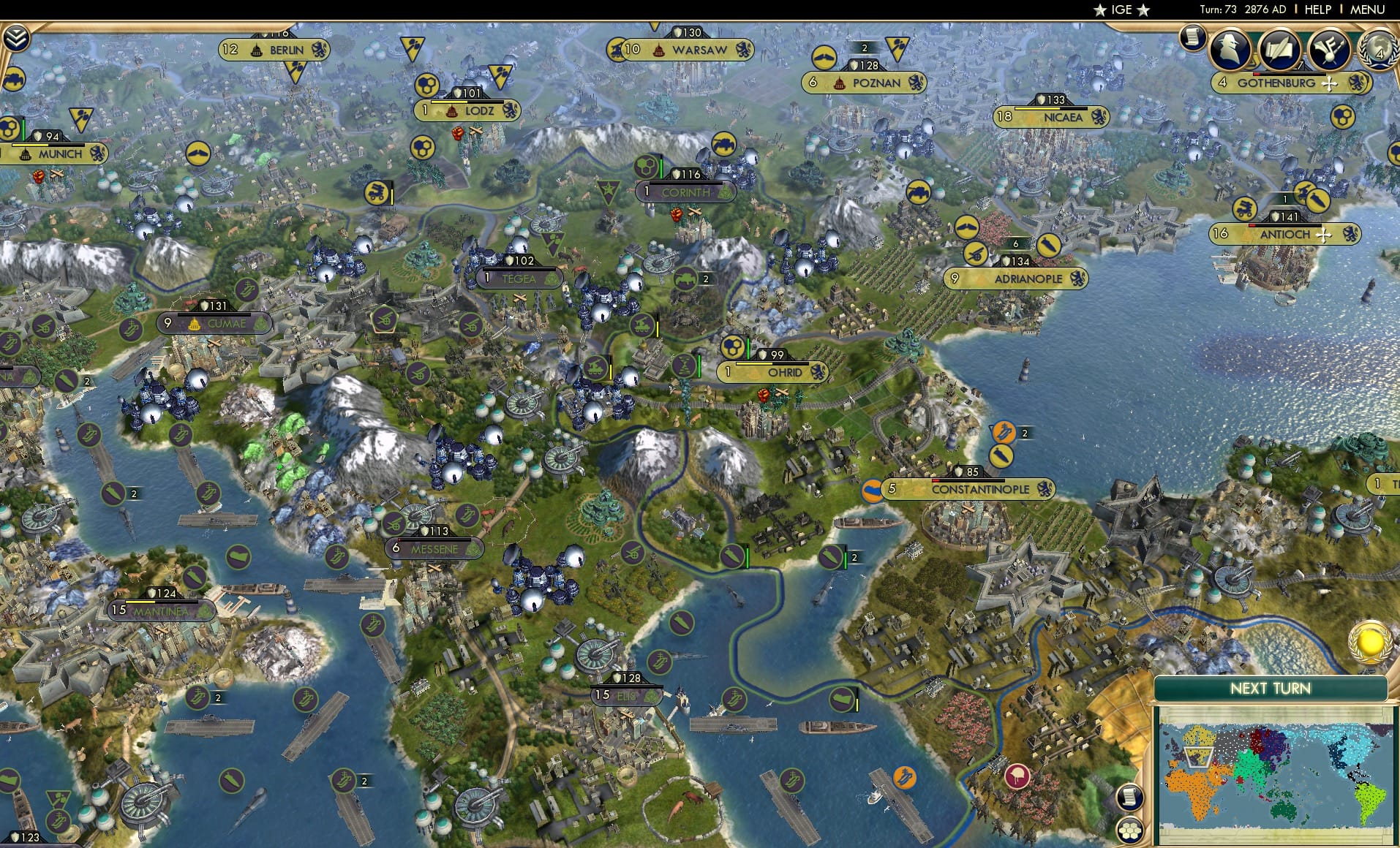Open the Espionage overview spy icon

1229,48
